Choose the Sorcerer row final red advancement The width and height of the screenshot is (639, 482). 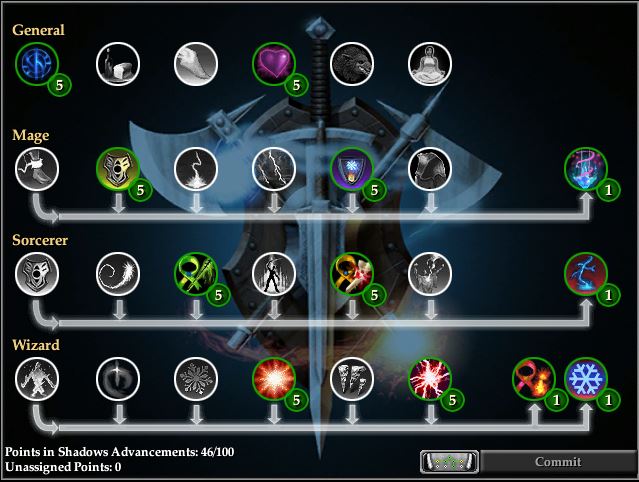coord(585,272)
